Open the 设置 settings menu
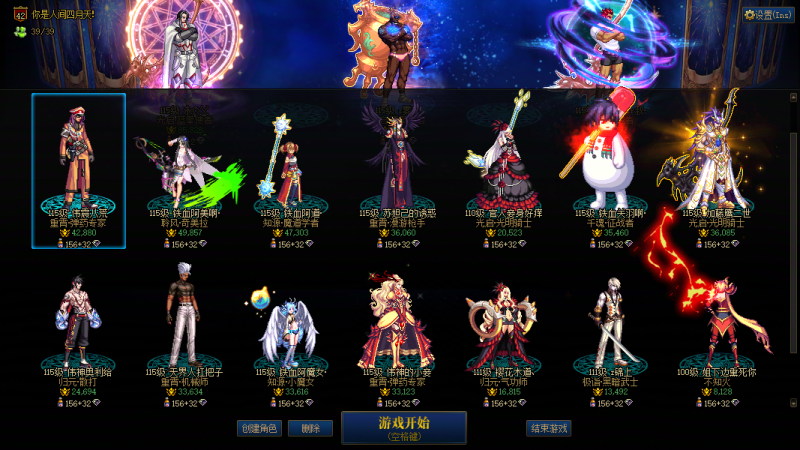Screen dimensions: 800x450 pyautogui.click(x=768, y=15)
